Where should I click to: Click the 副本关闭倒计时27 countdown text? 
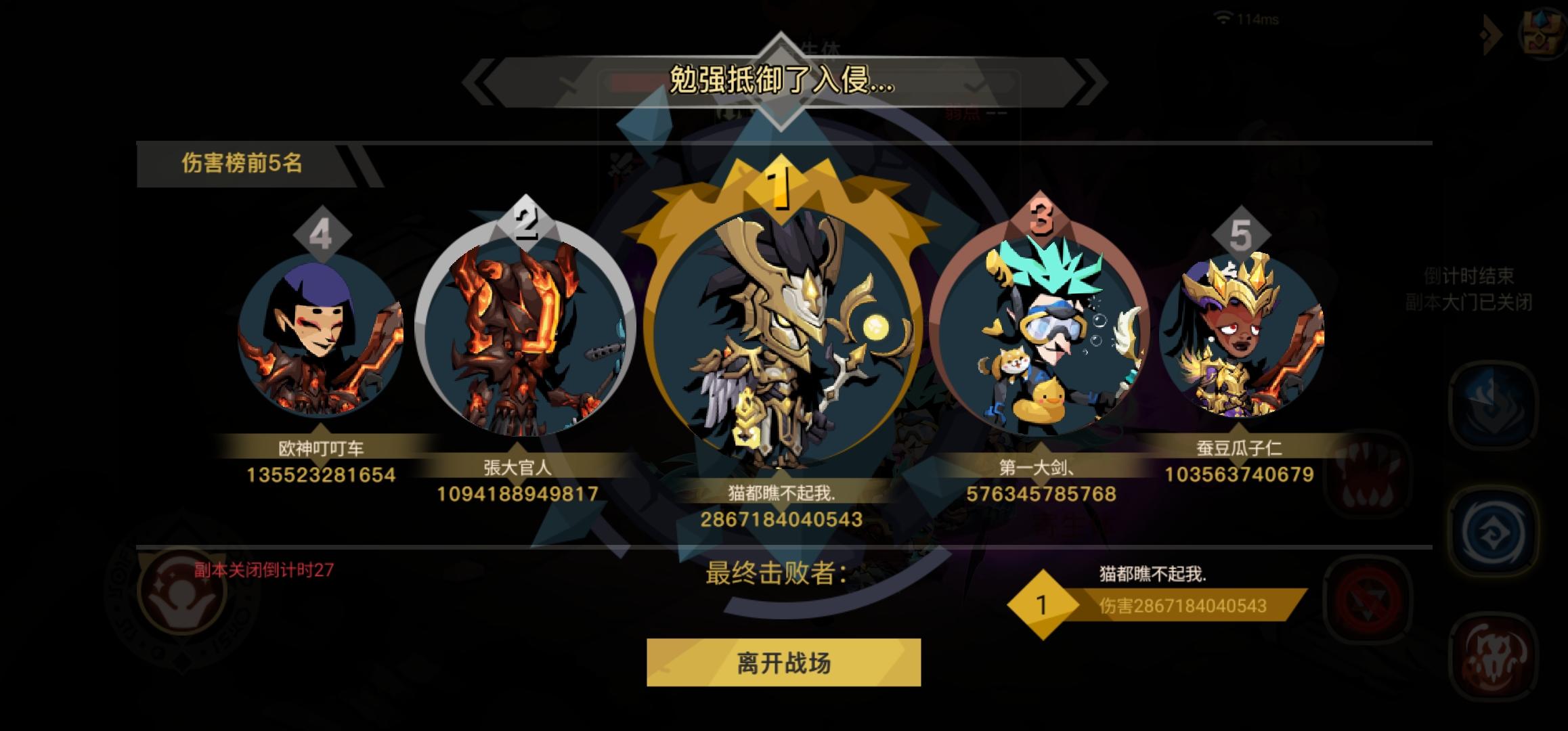click(263, 569)
